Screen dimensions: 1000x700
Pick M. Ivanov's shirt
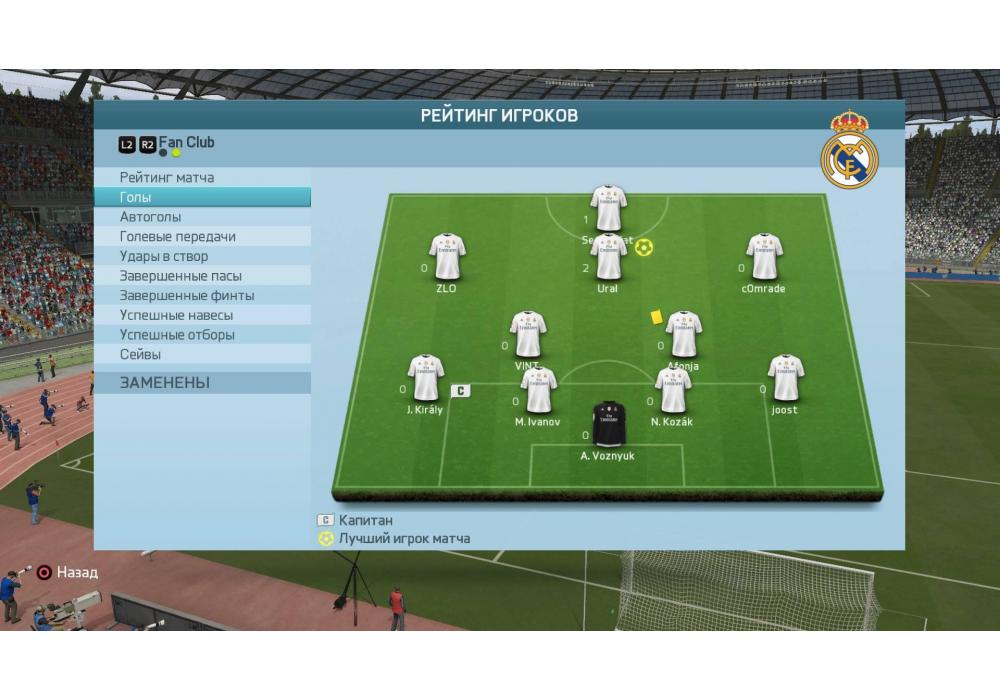[538, 390]
